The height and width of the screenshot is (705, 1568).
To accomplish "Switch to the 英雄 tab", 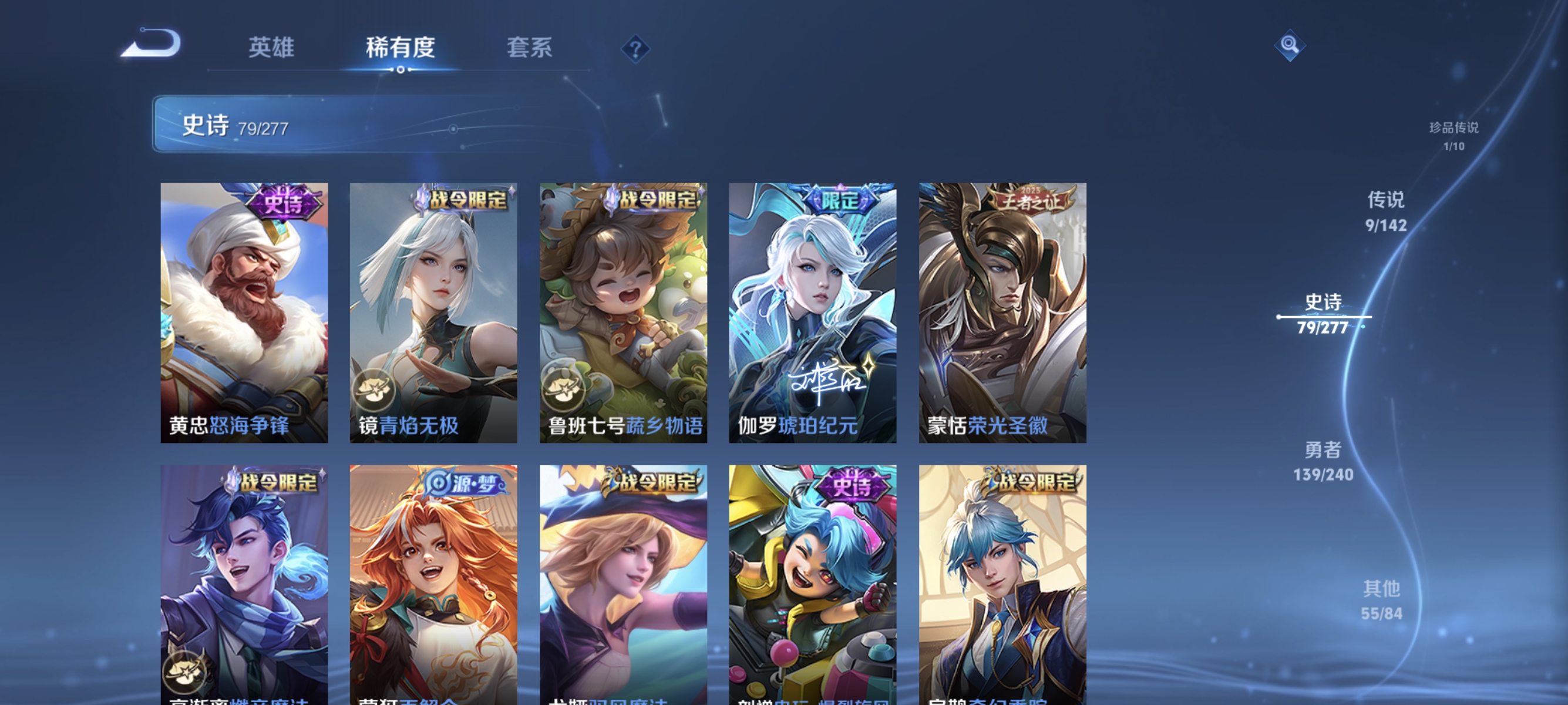I will click(271, 48).
